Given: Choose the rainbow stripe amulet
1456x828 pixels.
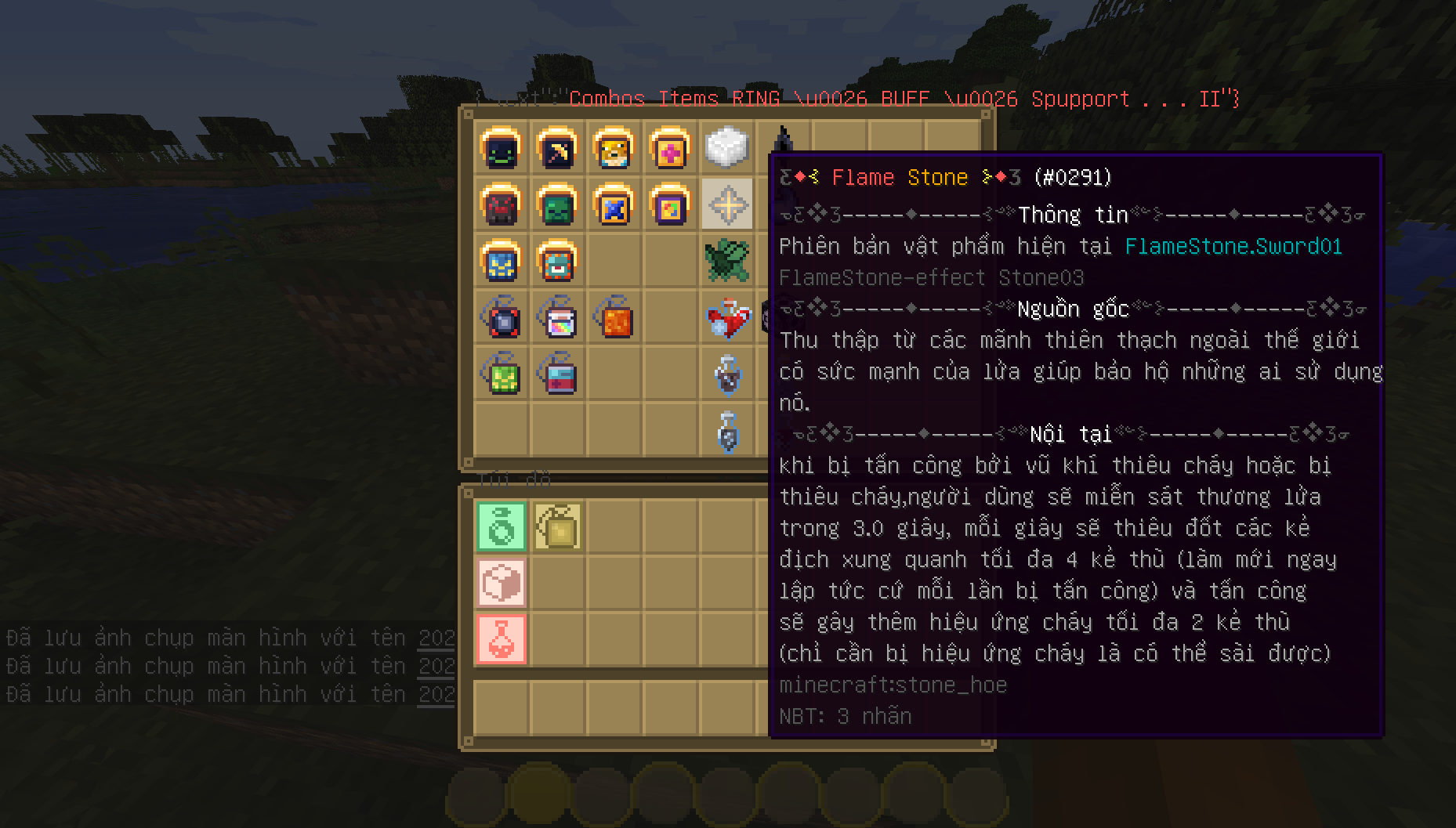Looking at the screenshot, I should 557,317.
